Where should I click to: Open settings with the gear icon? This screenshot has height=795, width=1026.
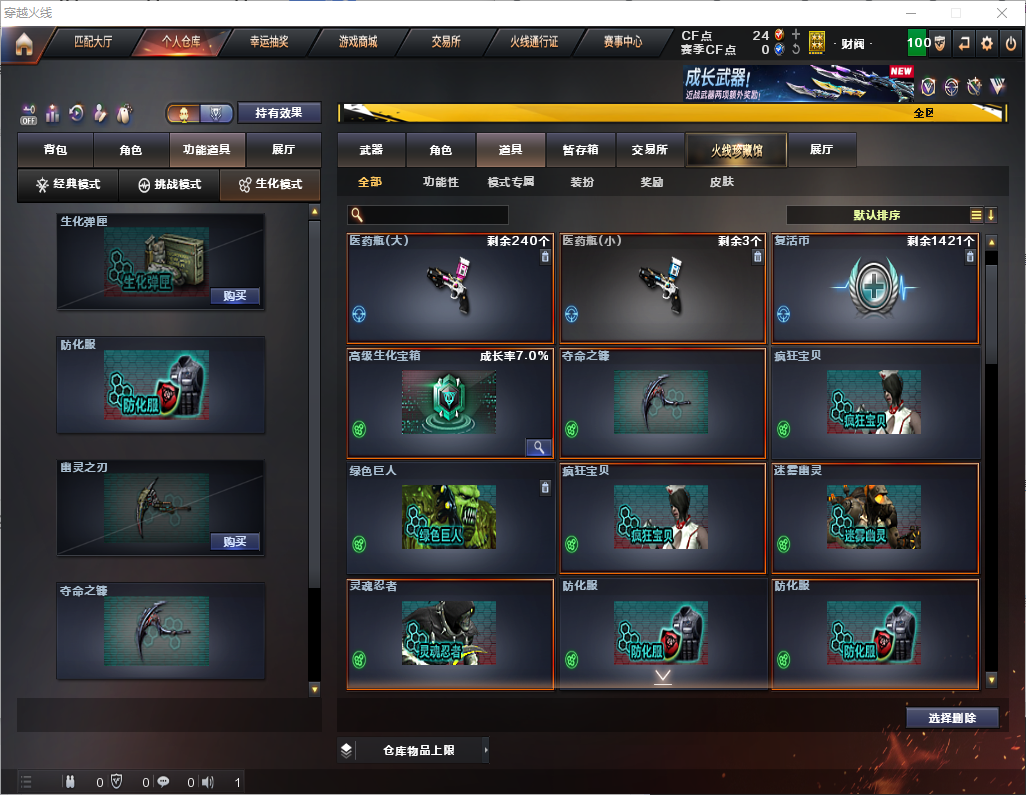(987, 43)
